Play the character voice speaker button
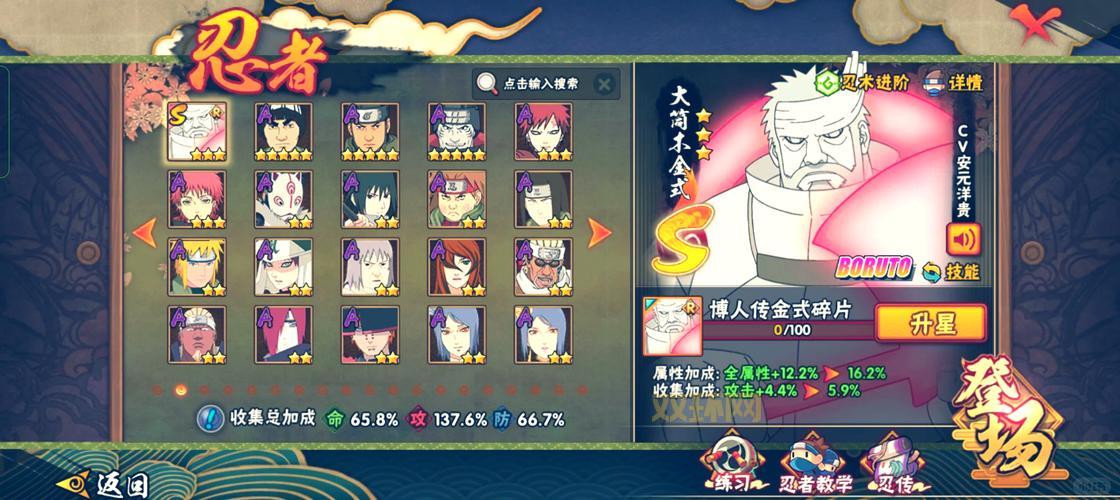 963,240
